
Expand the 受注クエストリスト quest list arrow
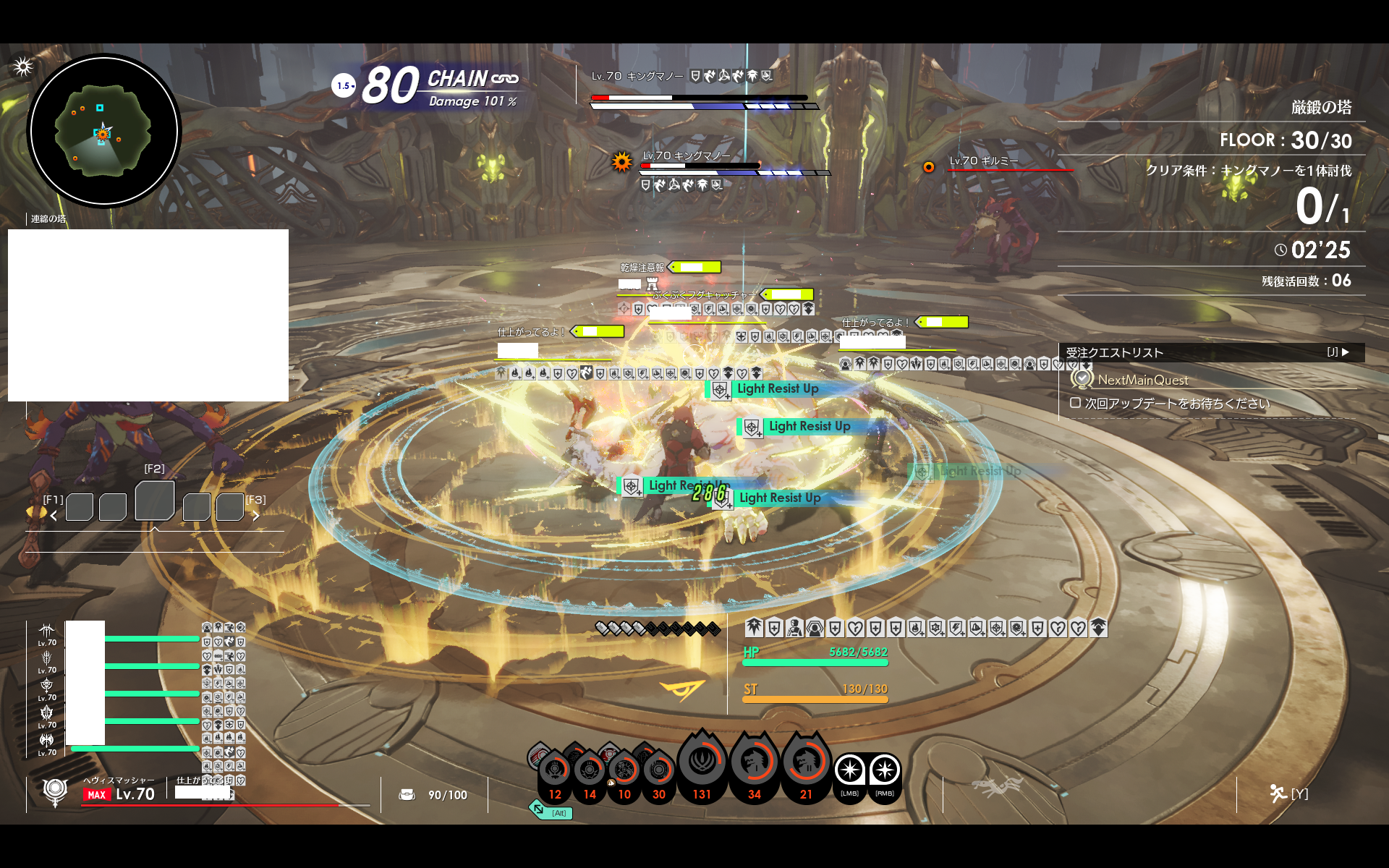pyautogui.click(x=1345, y=352)
